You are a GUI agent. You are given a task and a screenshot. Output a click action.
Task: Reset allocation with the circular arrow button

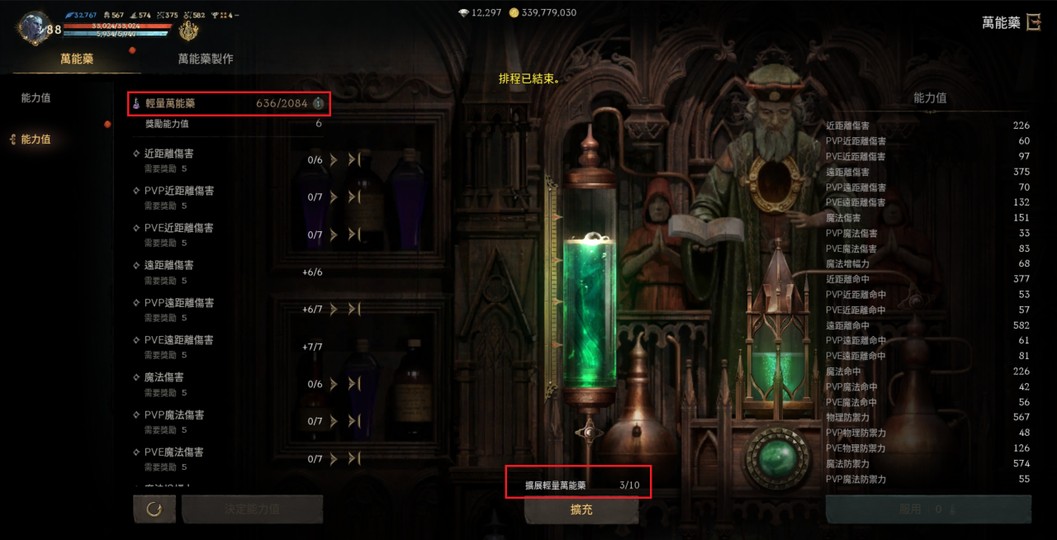(154, 509)
